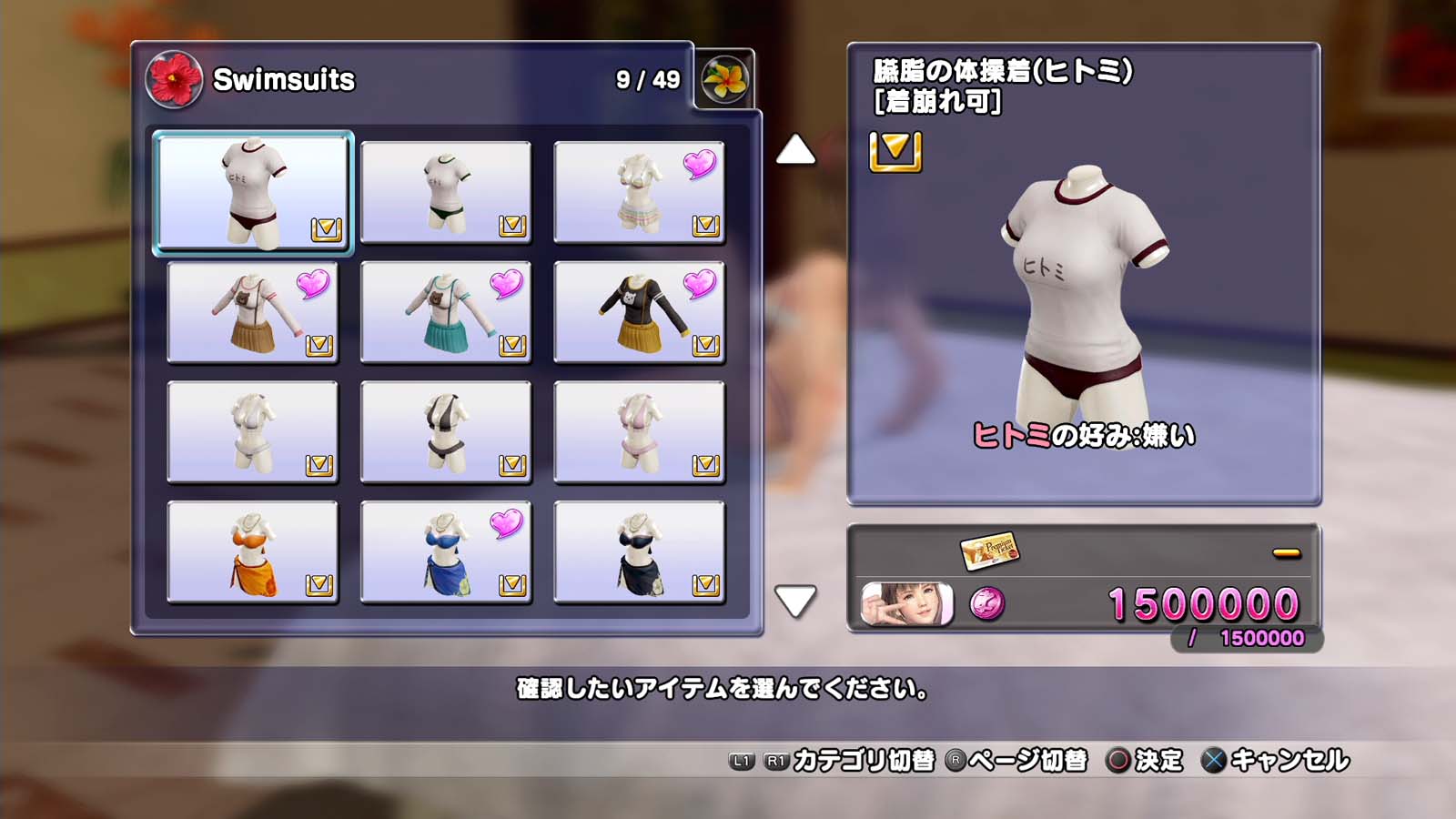Select the white bear top with brown skirt
1456x819 pixels.
click(x=253, y=312)
